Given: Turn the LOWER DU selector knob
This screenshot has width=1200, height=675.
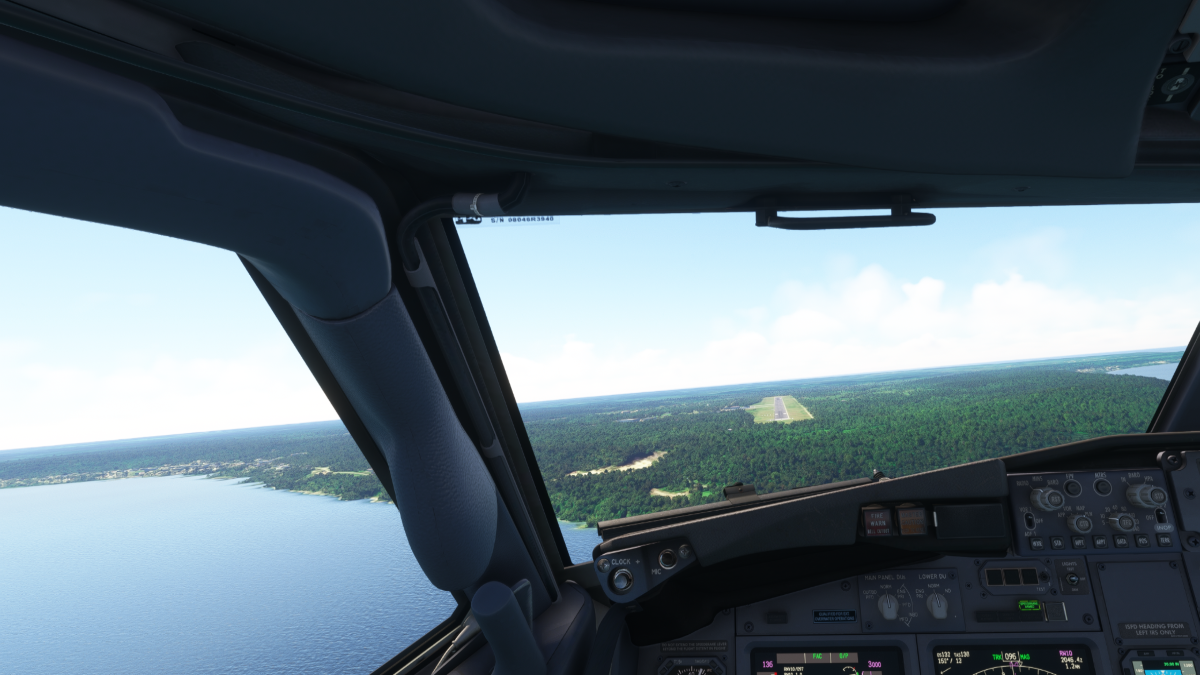Looking at the screenshot, I should click(x=937, y=604).
